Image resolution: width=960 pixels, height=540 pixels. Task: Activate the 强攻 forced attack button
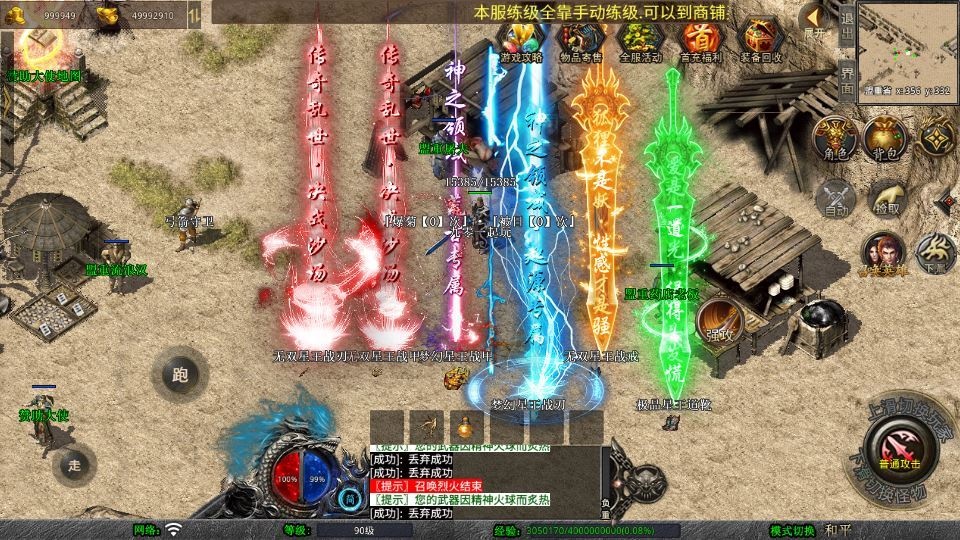point(716,325)
